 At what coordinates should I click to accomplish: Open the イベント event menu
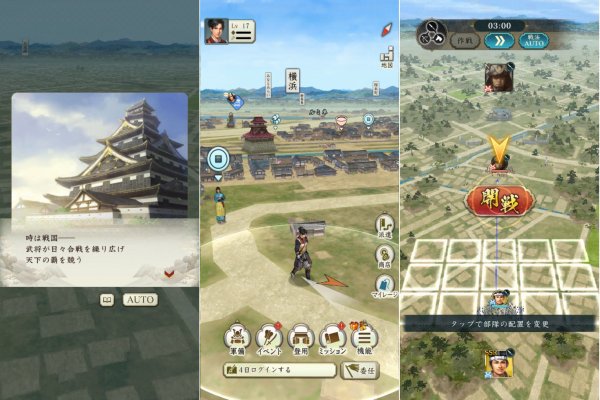point(269,340)
